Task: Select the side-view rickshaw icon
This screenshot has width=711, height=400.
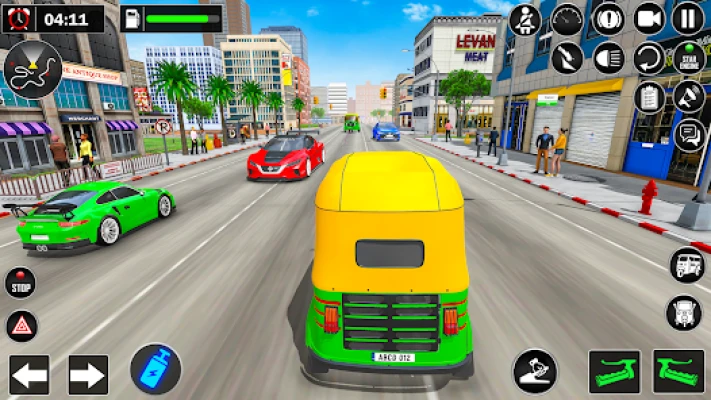Action: pos(686,264)
